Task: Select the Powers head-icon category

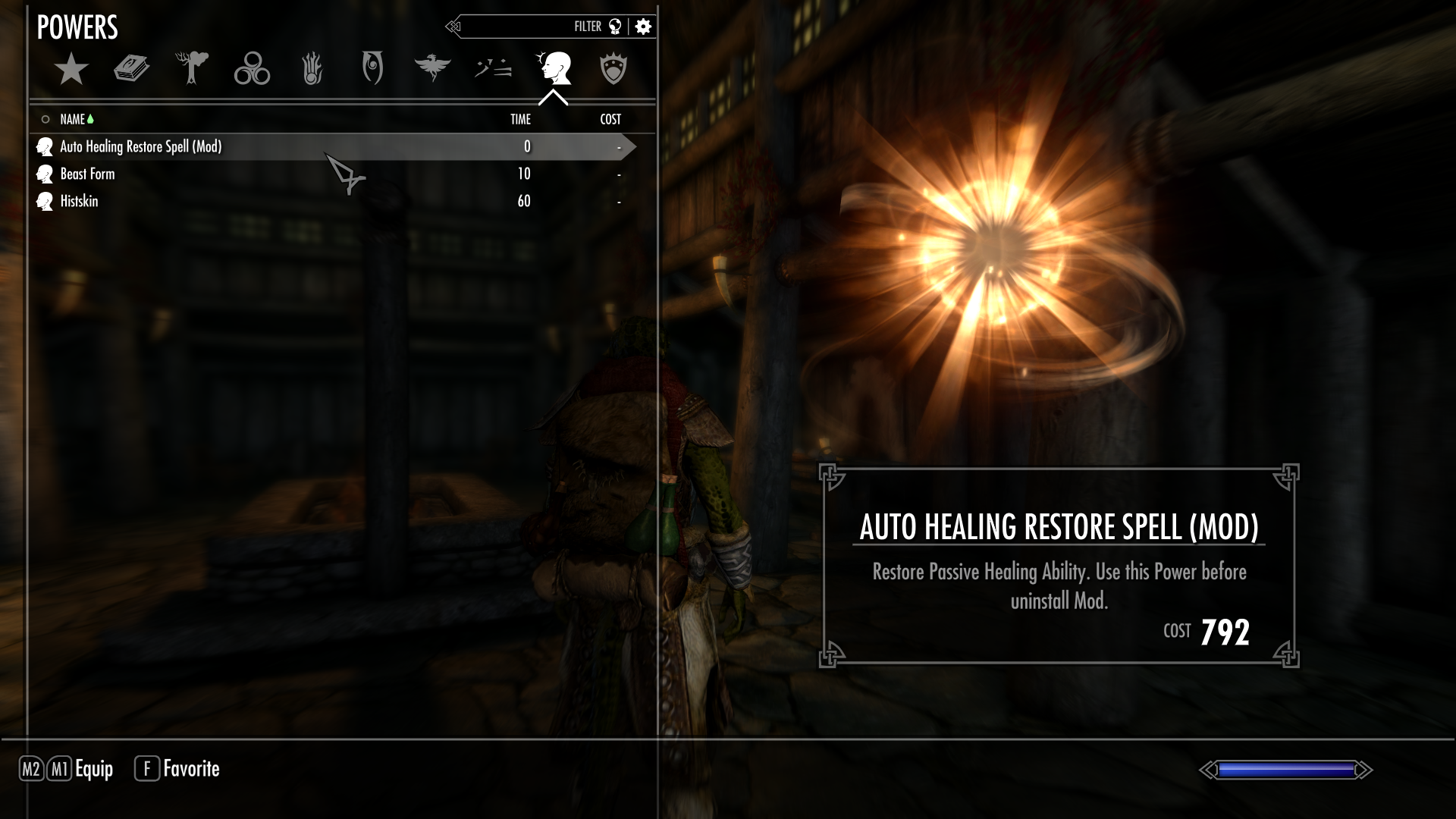Action: pyautogui.click(x=554, y=68)
